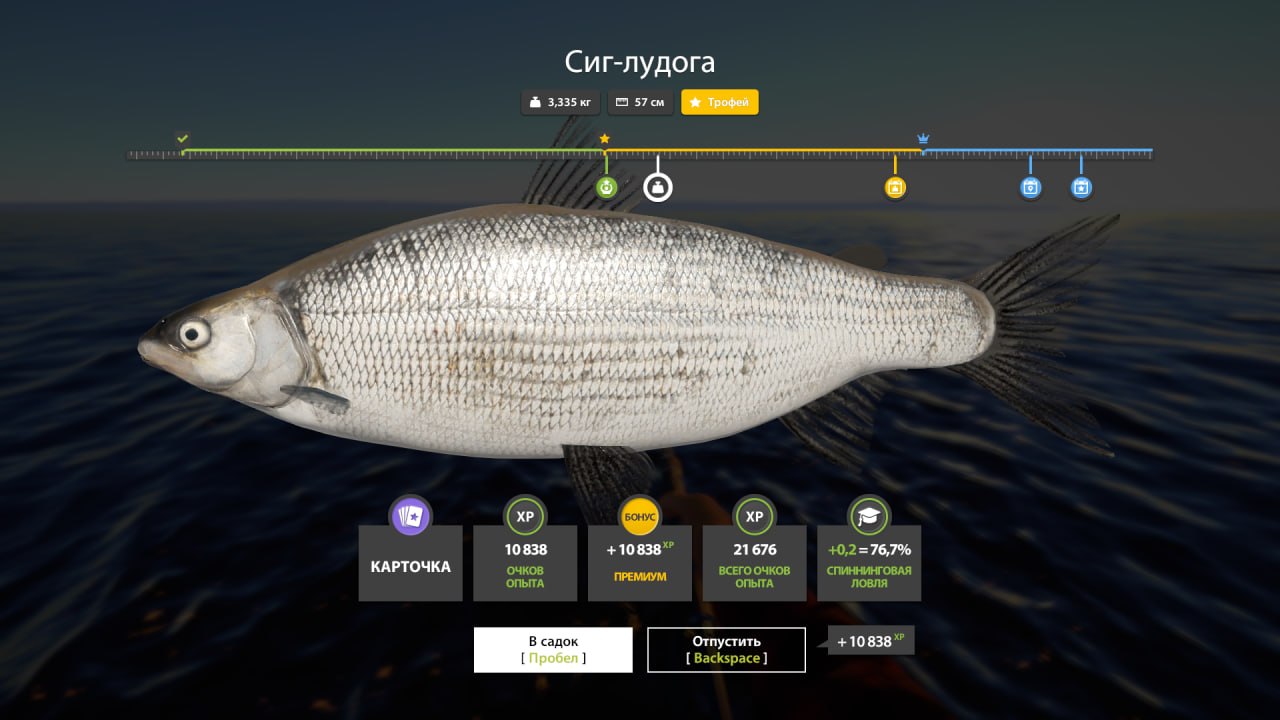Click the green circular marker on the scale
Screen dimensions: 1280x720
tap(606, 187)
